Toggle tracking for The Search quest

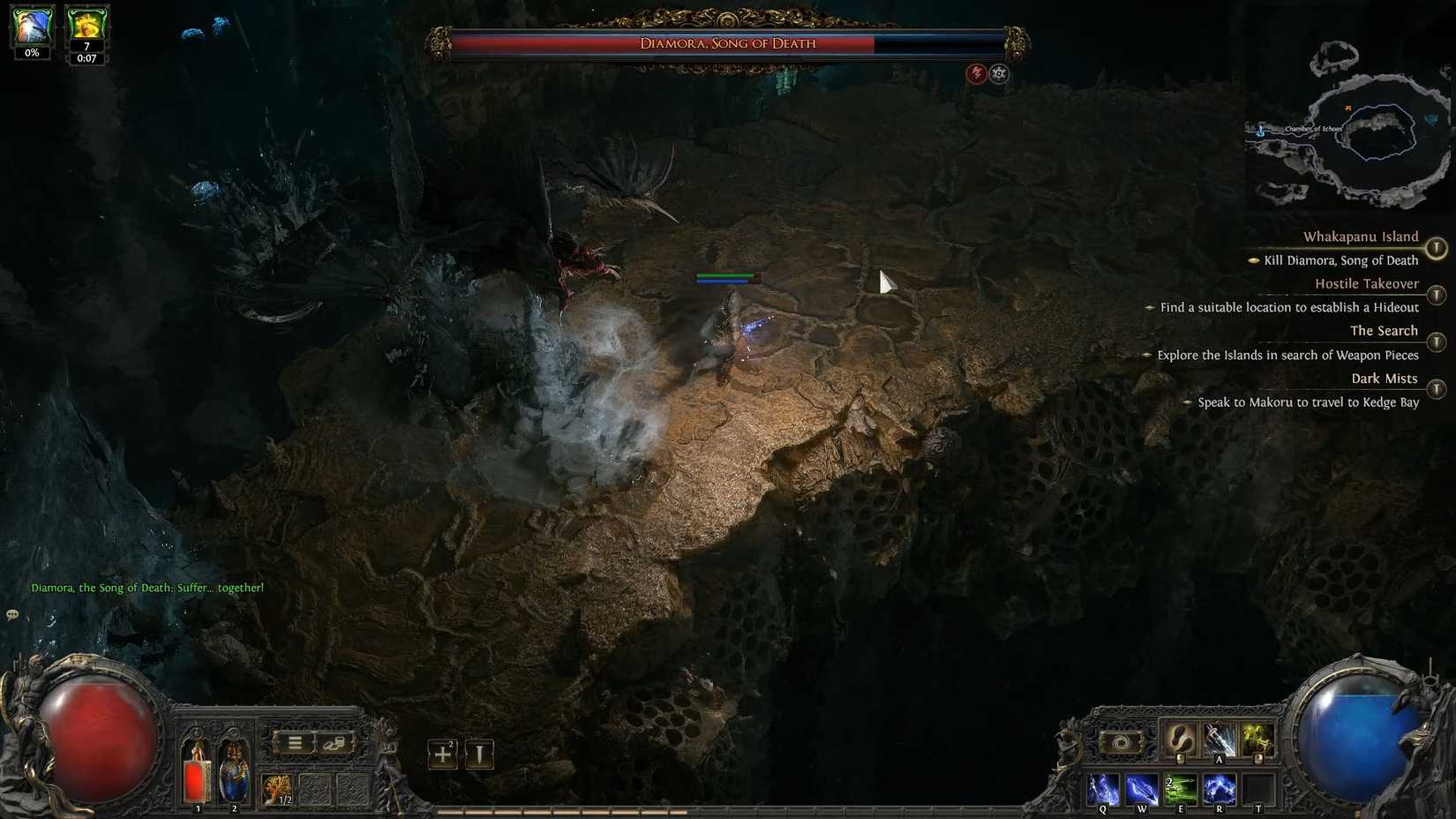pyautogui.click(x=1437, y=342)
